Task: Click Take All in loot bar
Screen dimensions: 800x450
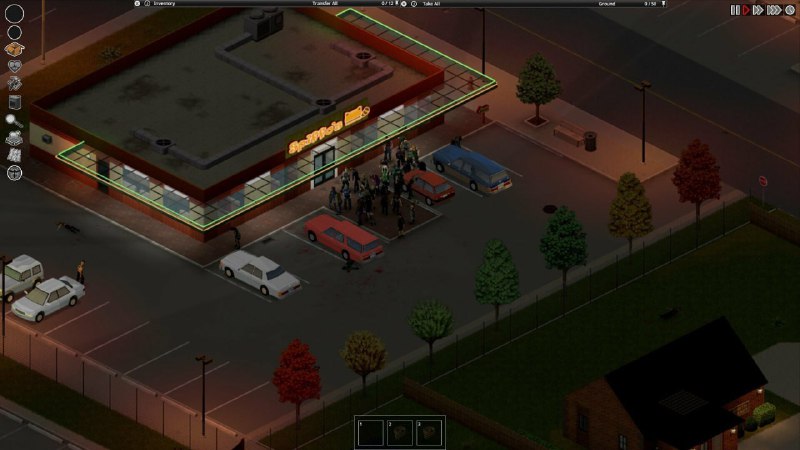Action: [x=431, y=4]
